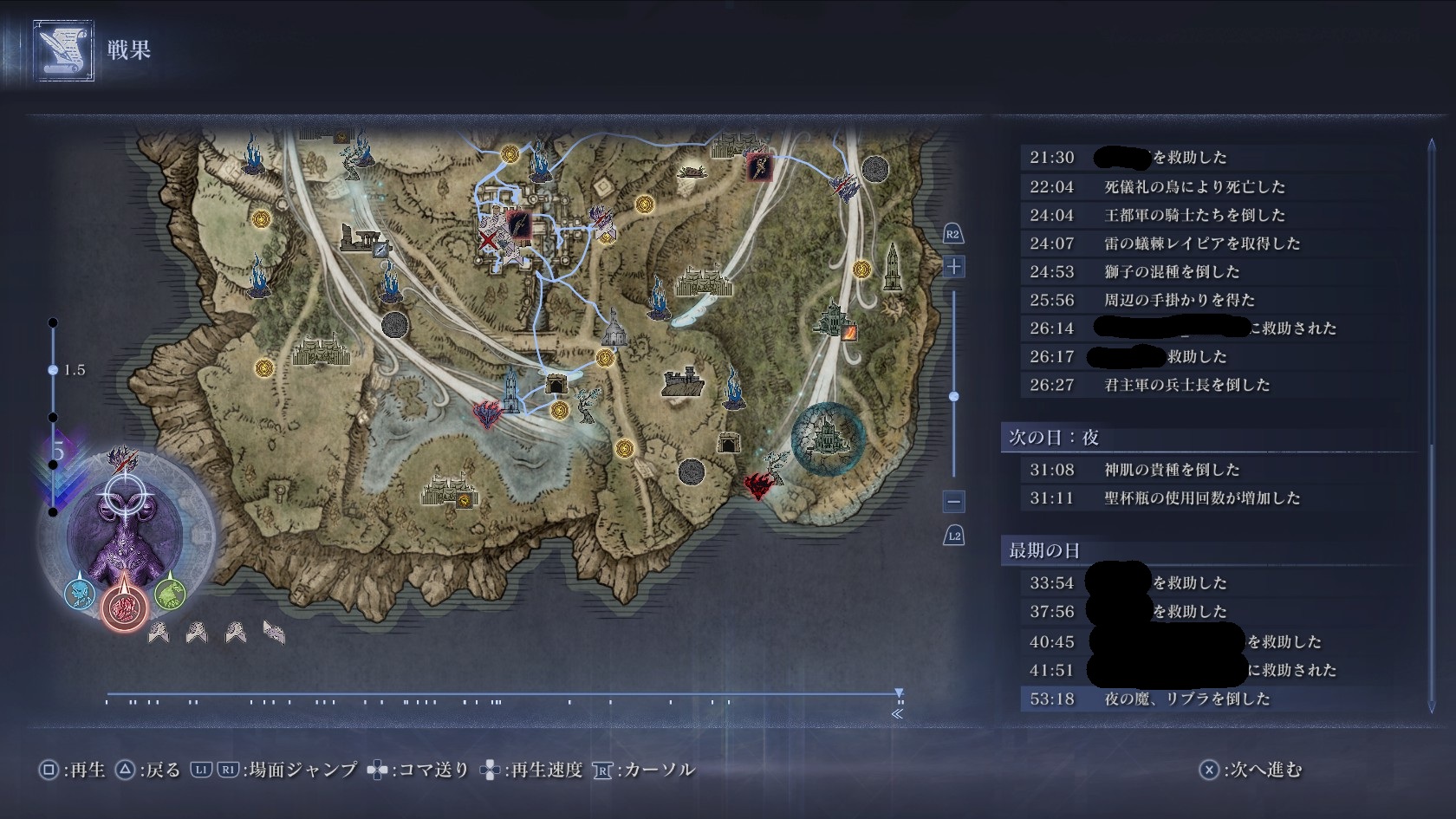Zoom out the map with the minus button
The image size is (1456, 819).
tap(953, 501)
